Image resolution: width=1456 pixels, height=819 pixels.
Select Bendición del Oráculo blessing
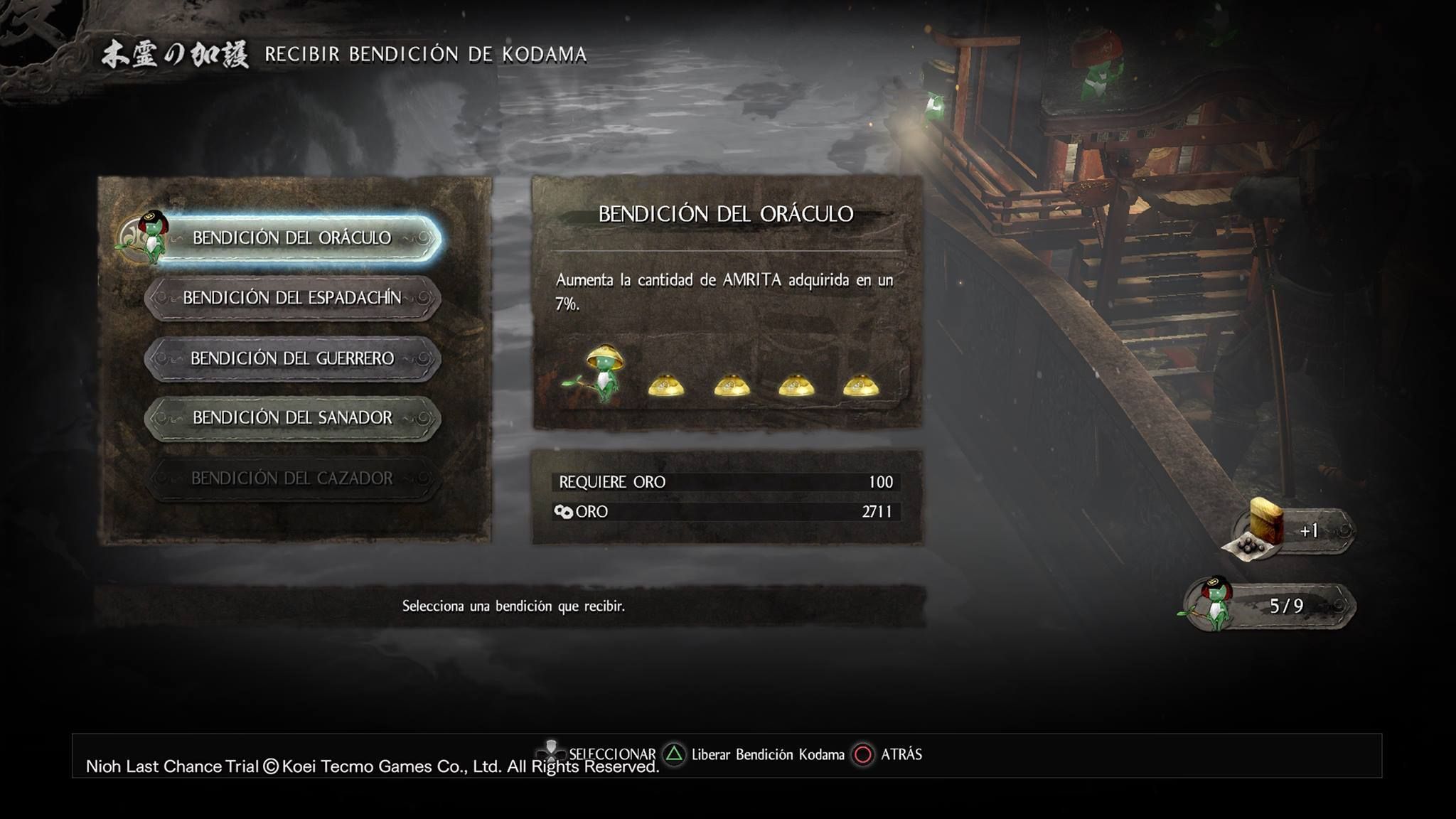292,238
